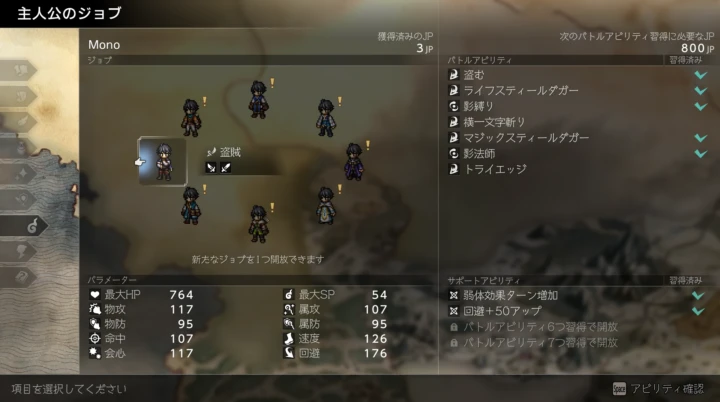Choose the ライフスティールダガー ability row
The image size is (720, 402).
click(521, 90)
